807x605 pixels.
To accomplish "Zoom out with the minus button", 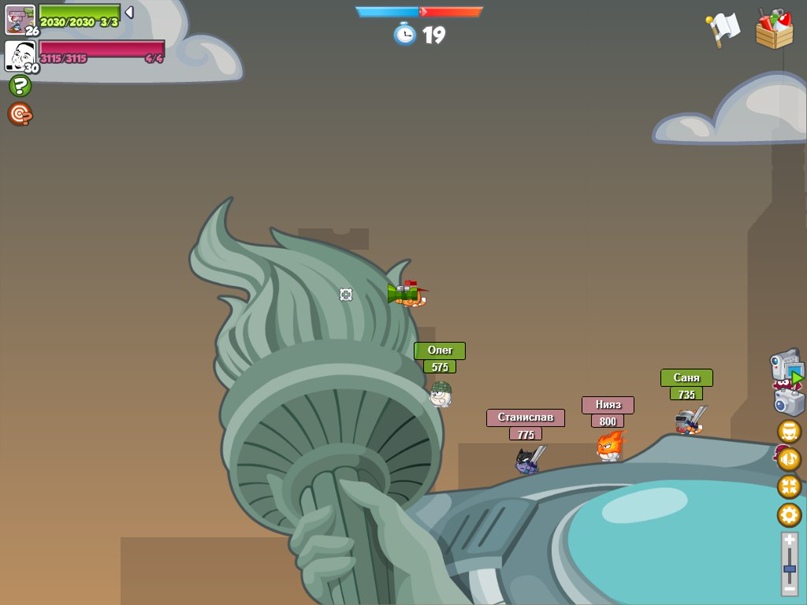I will [x=789, y=589].
